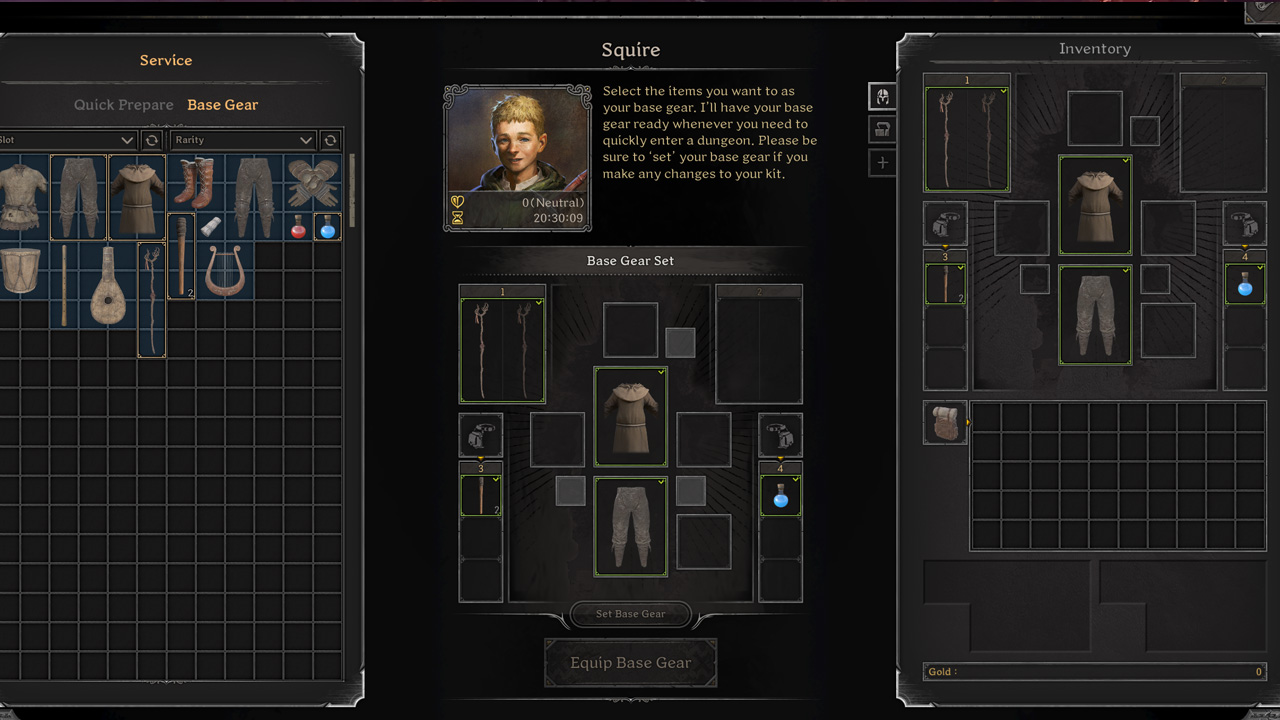
Task: Toggle the checkmark on the equipped tunic
Action: pyautogui.click(x=661, y=372)
